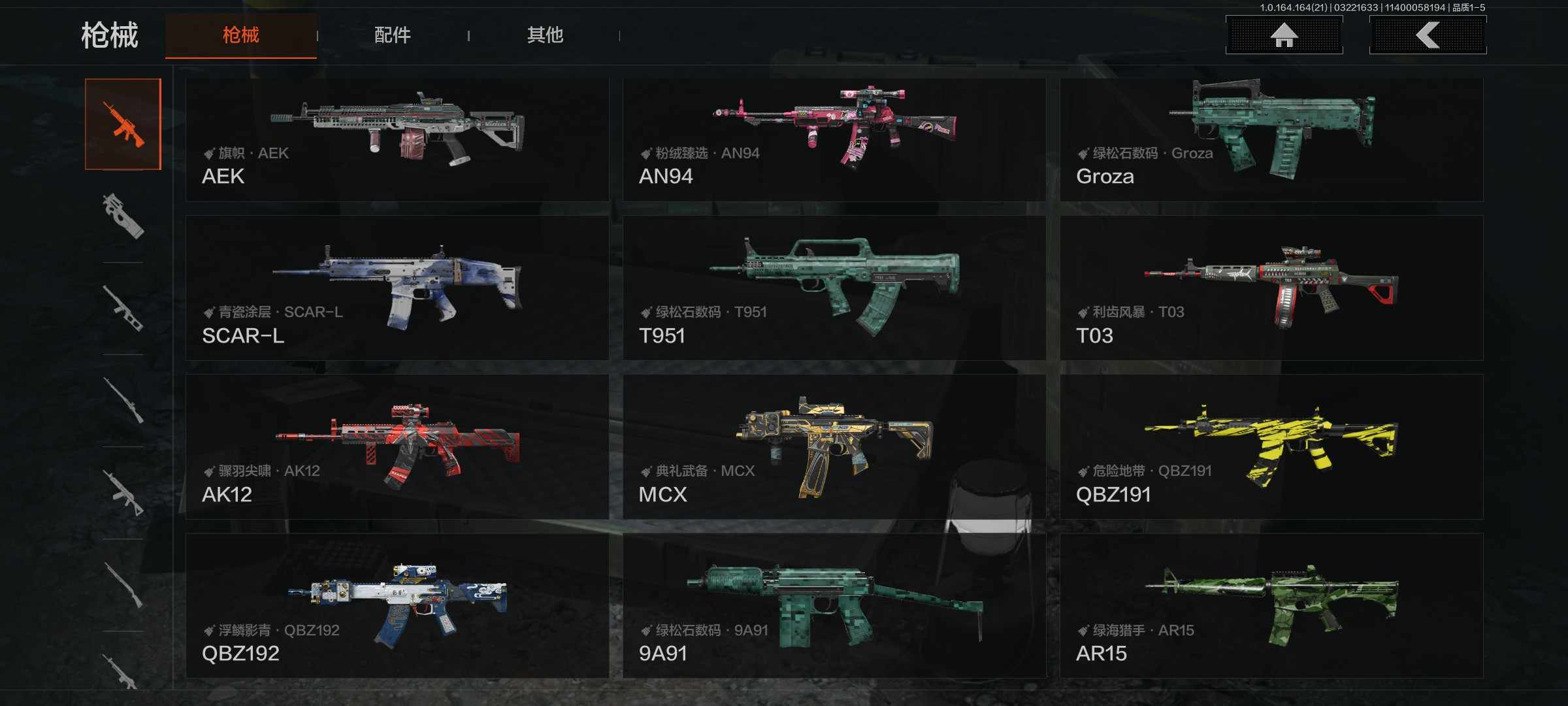
Task: Select the orange assault rifle category icon
Action: (123, 124)
